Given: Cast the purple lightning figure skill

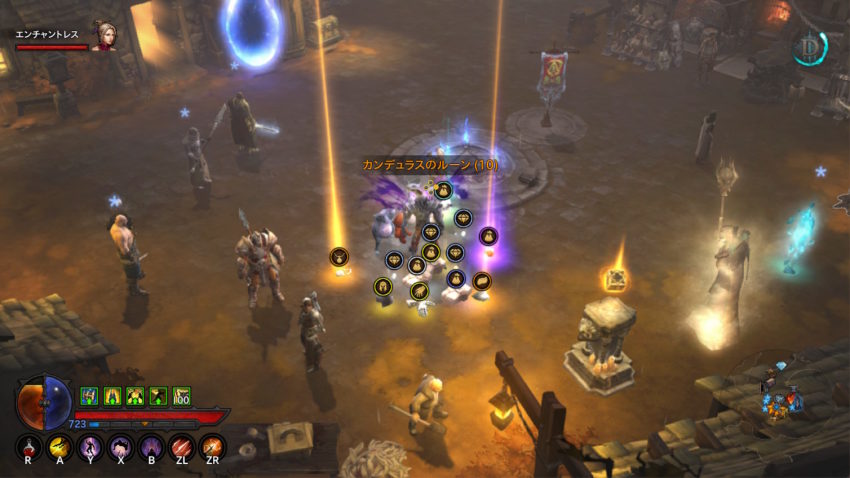Looking at the screenshot, I should [90, 447].
